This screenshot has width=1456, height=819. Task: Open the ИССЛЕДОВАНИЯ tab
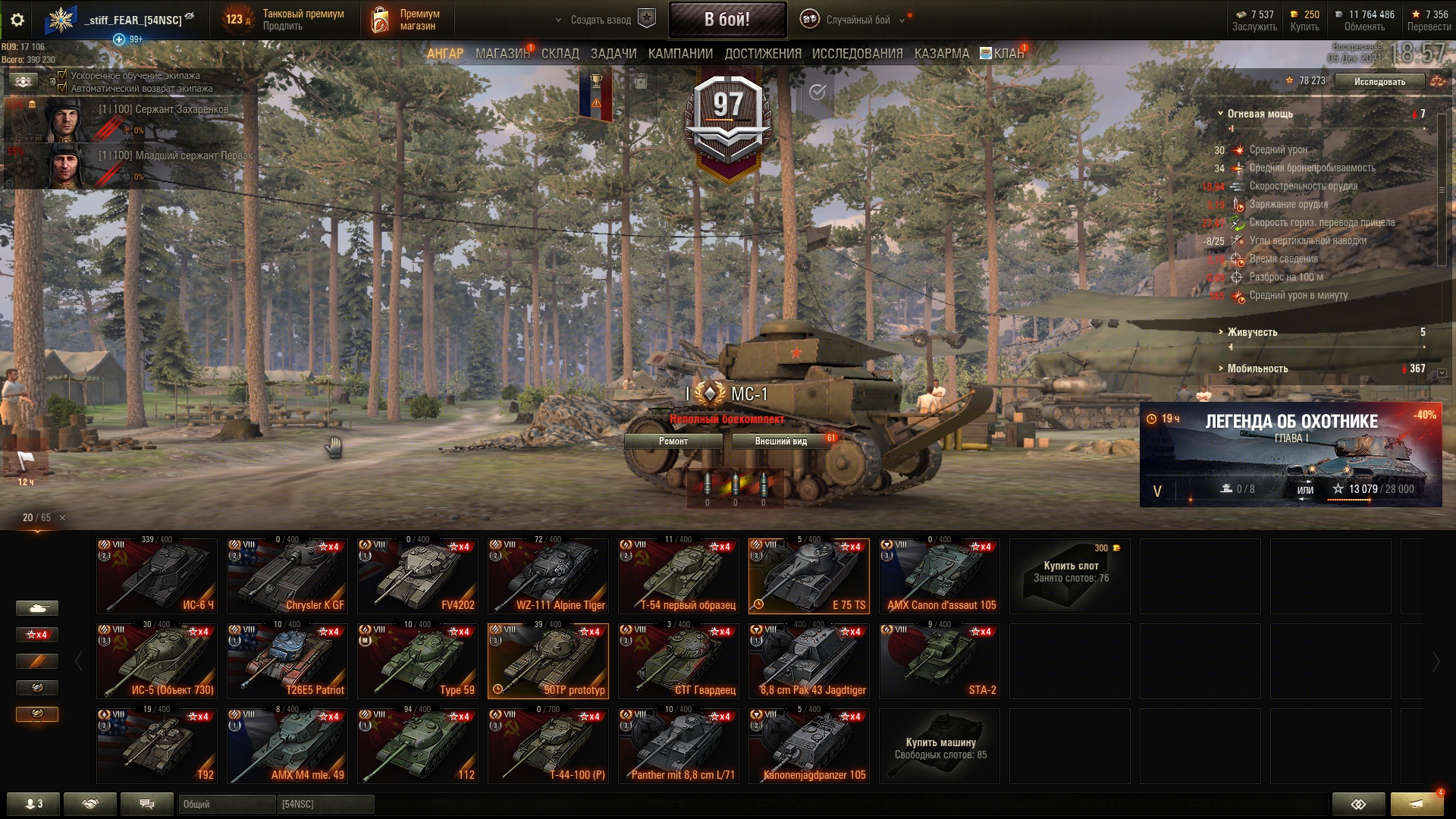pyautogui.click(x=857, y=54)
